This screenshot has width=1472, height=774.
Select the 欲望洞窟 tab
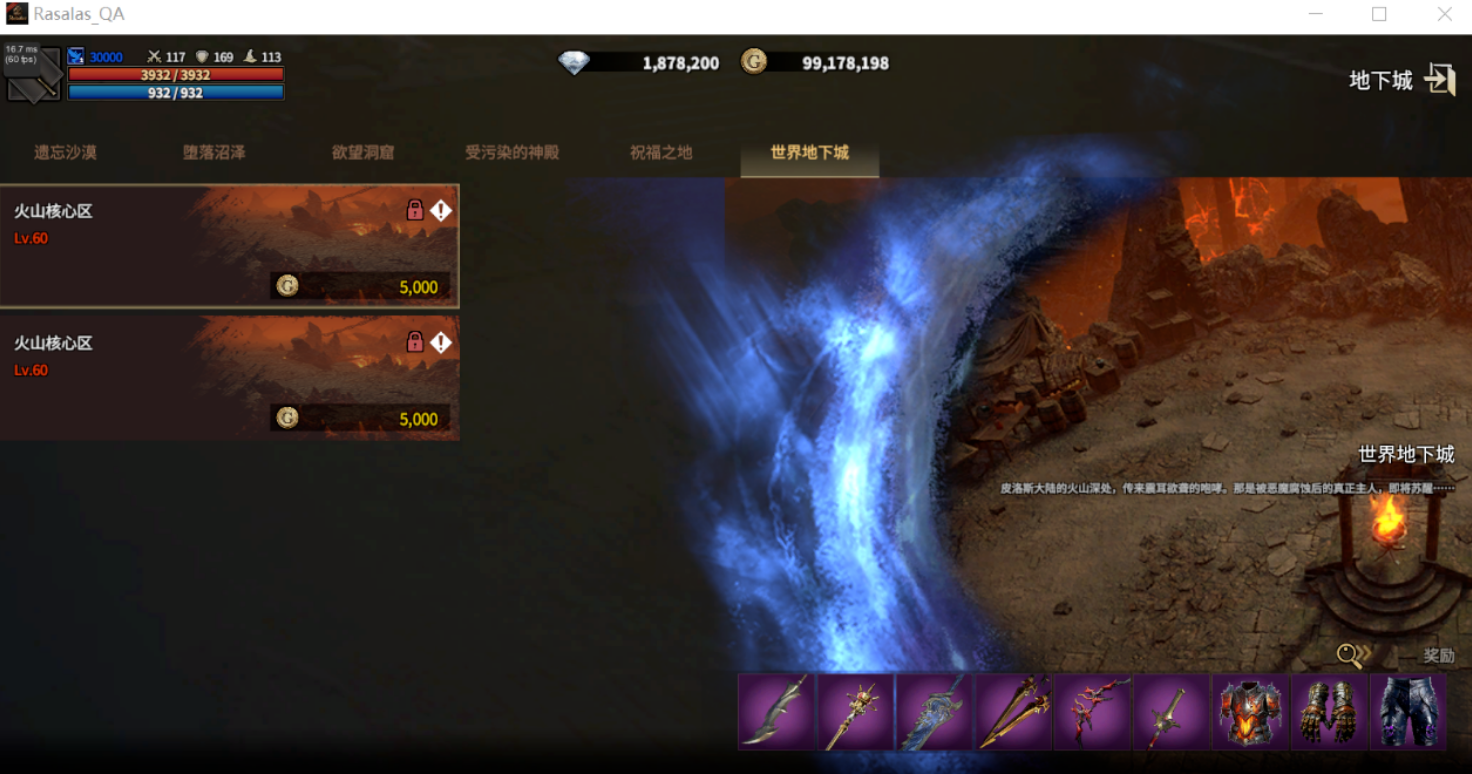[x=363, y=153]
